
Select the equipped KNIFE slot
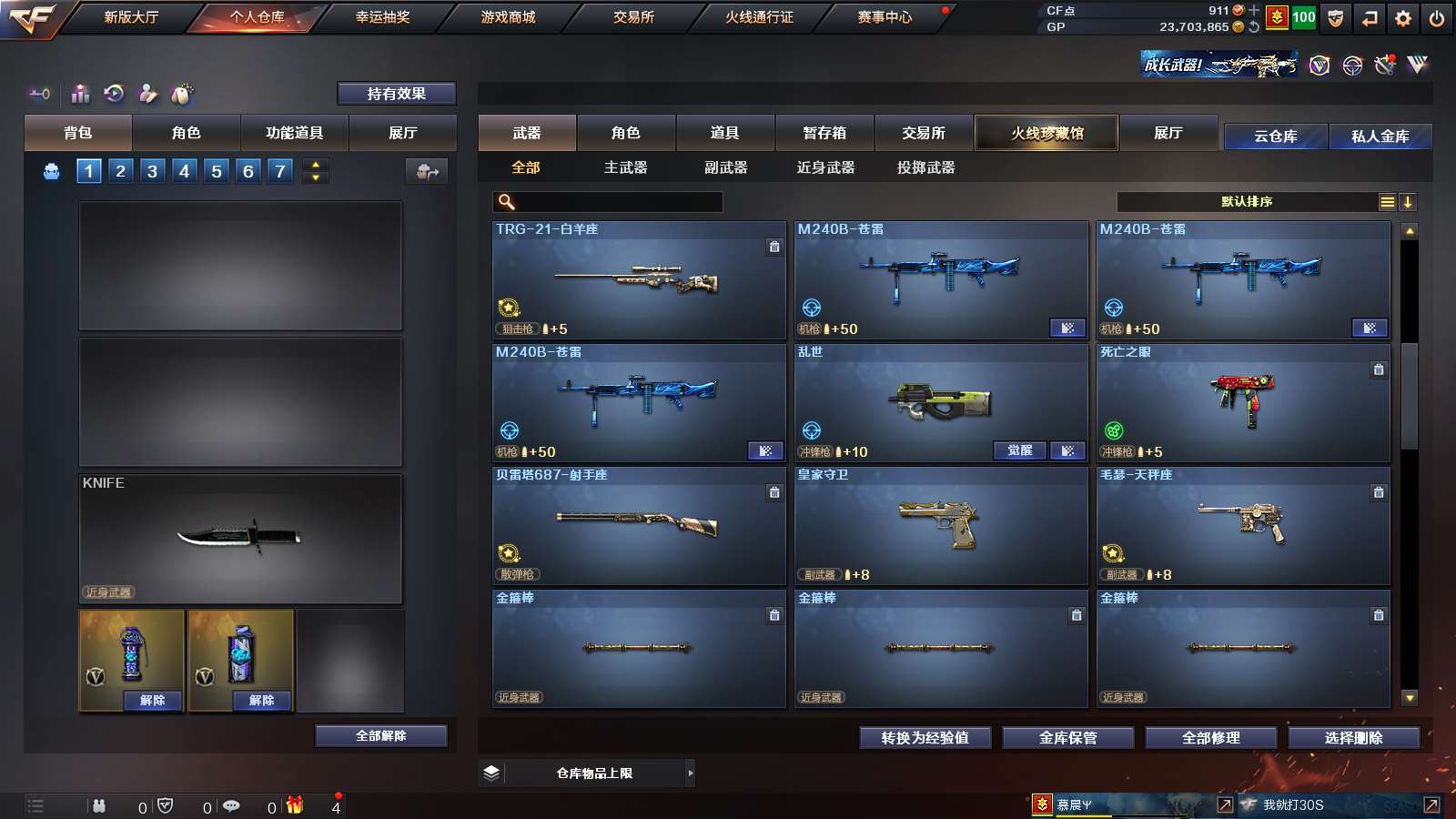240,538
